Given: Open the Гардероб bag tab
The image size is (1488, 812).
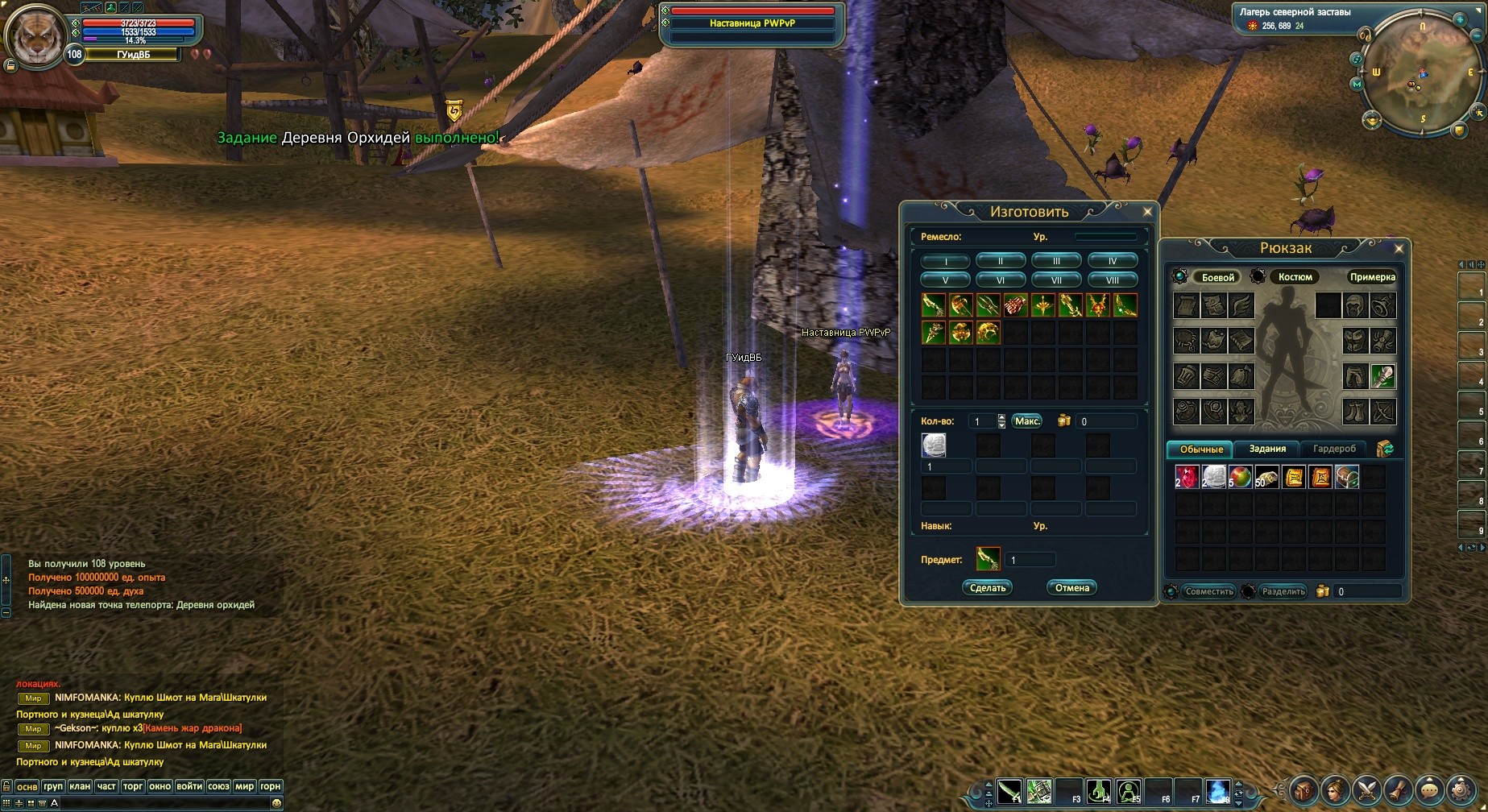Looking at the screenshot, I should [x=1334, y=449].
